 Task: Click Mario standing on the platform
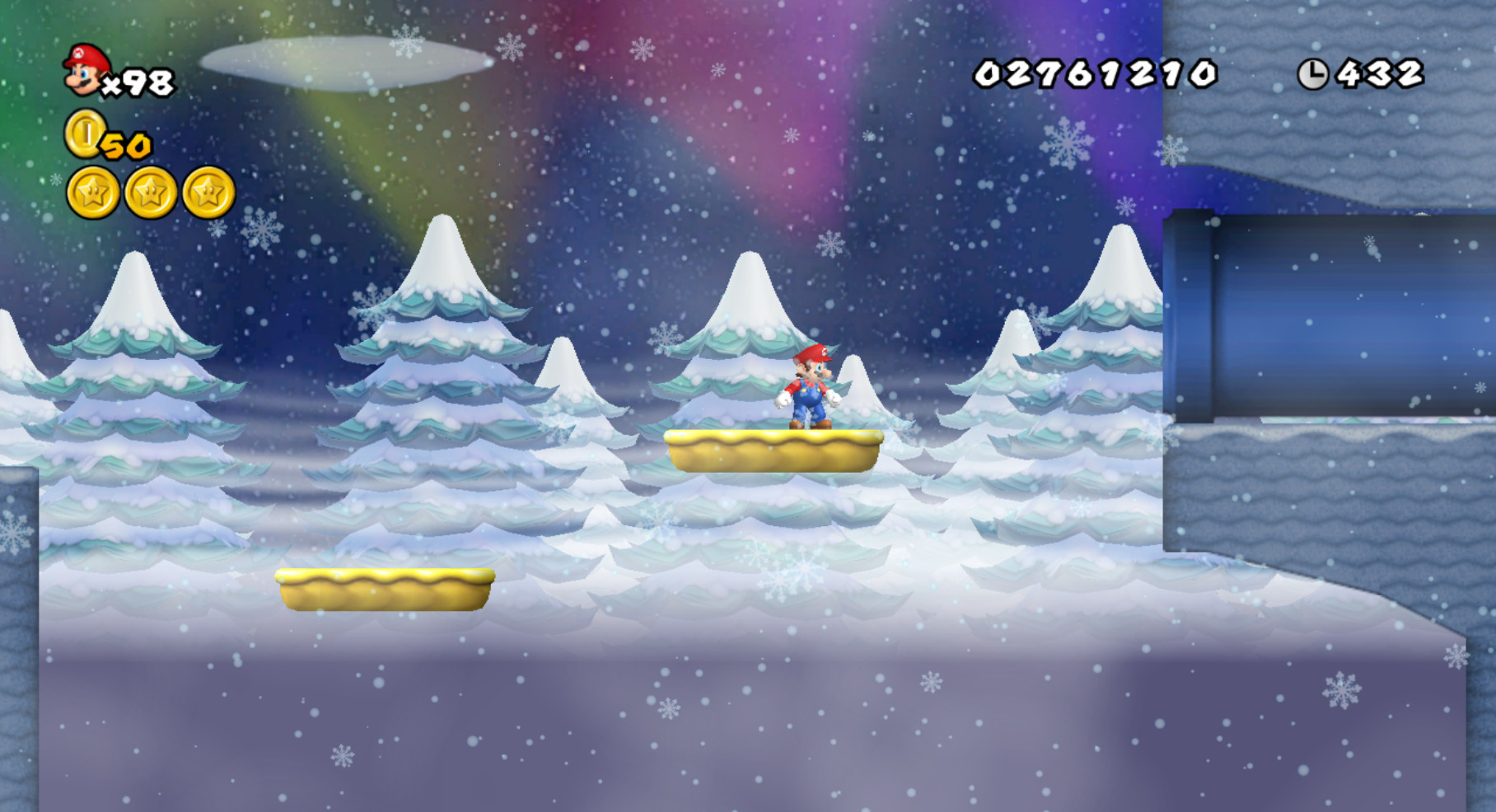click(x=811, y=387)
